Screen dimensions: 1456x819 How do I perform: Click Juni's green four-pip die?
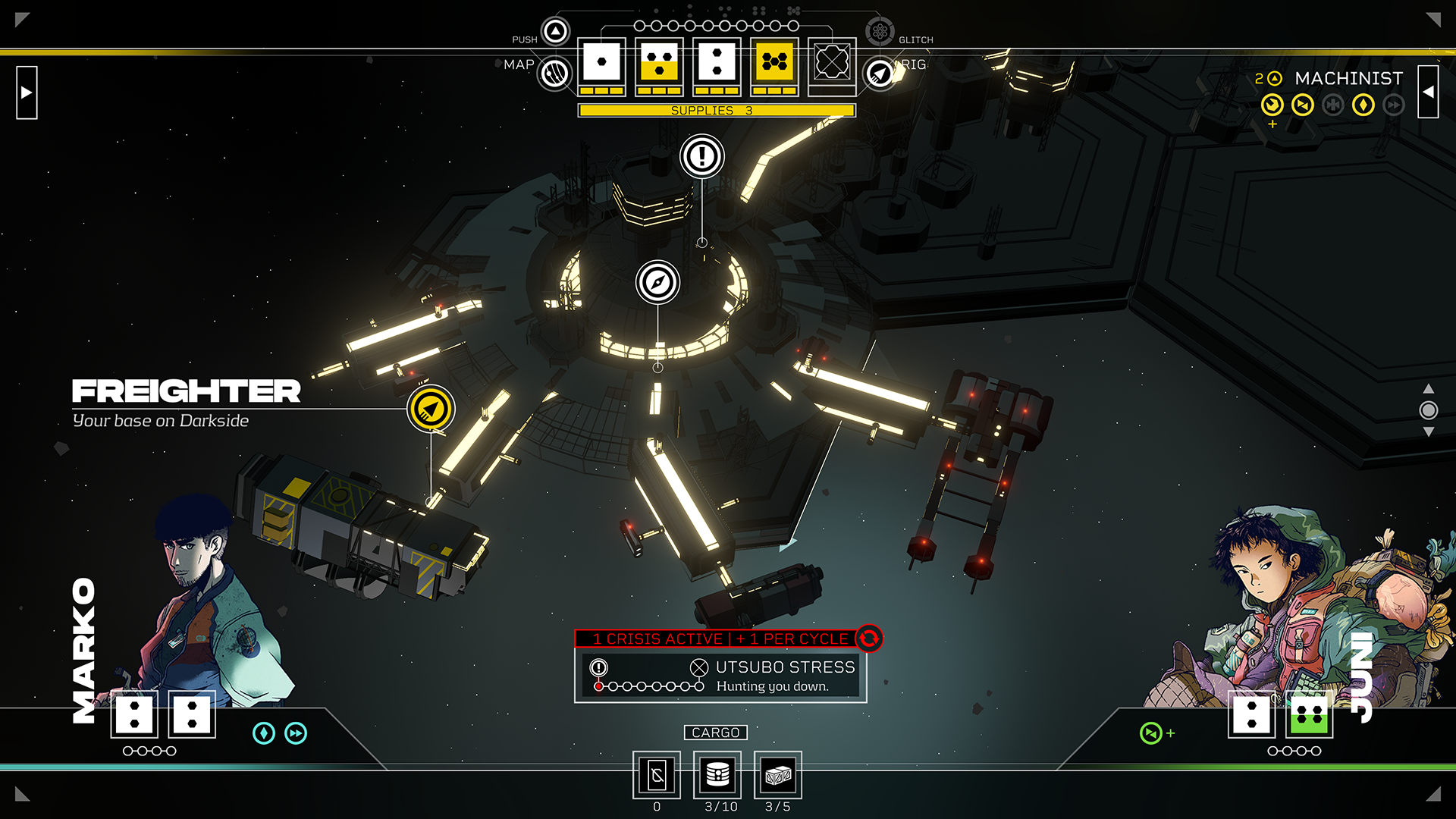pyautogui.click(x=1310, y=714)
